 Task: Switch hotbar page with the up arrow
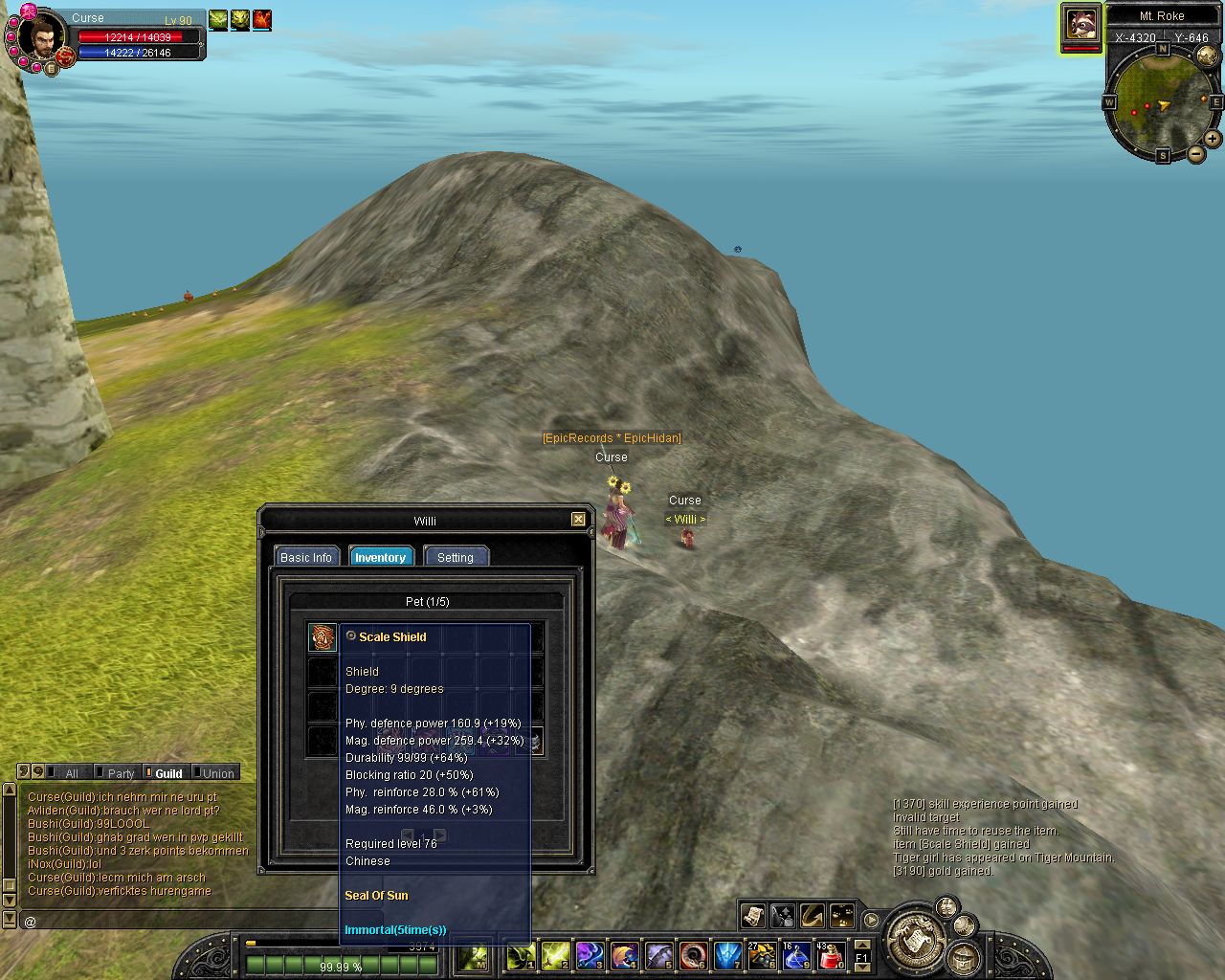[861, 945]
